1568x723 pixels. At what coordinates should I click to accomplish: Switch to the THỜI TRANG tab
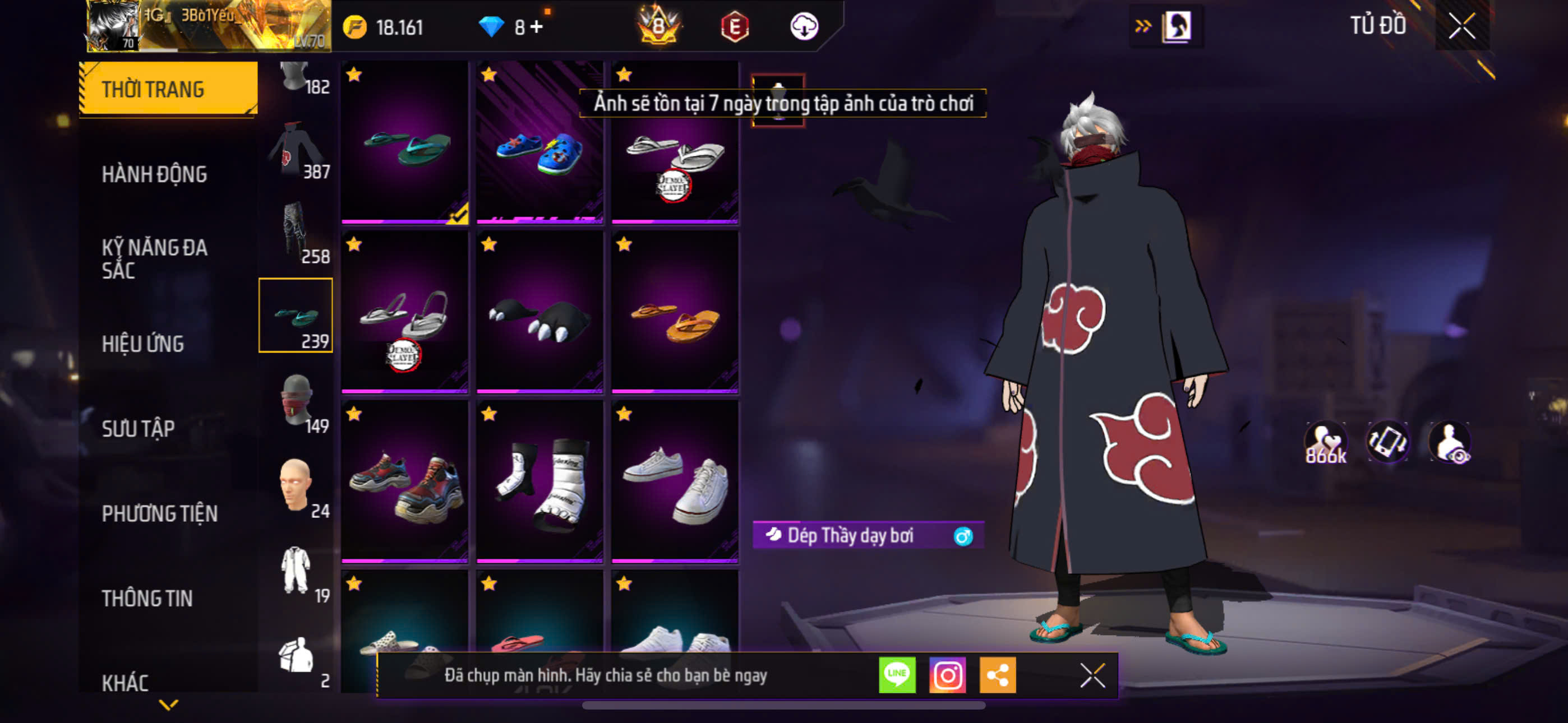tap(169, 89)
